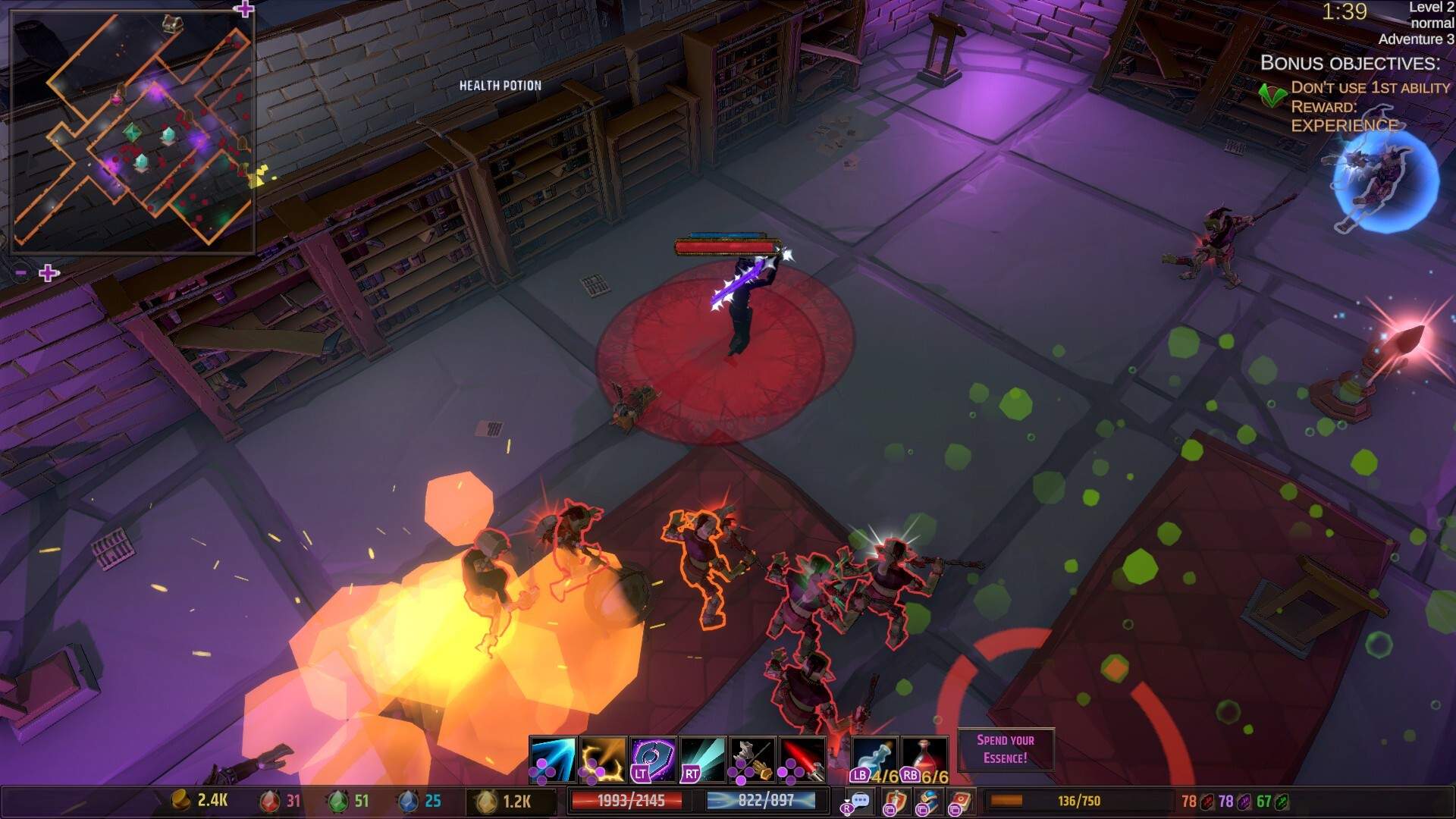Cast the teal light beam ability

(702, 758)
